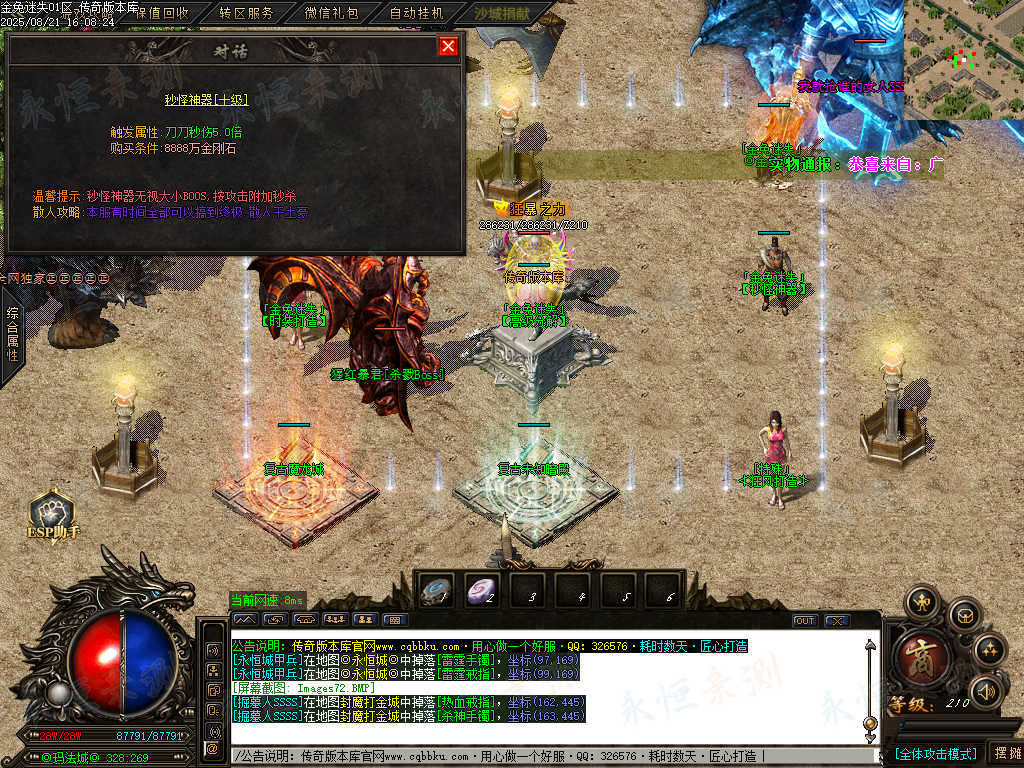
Task: Open the 转区服务 menu tab
Action: coord(246,14)
